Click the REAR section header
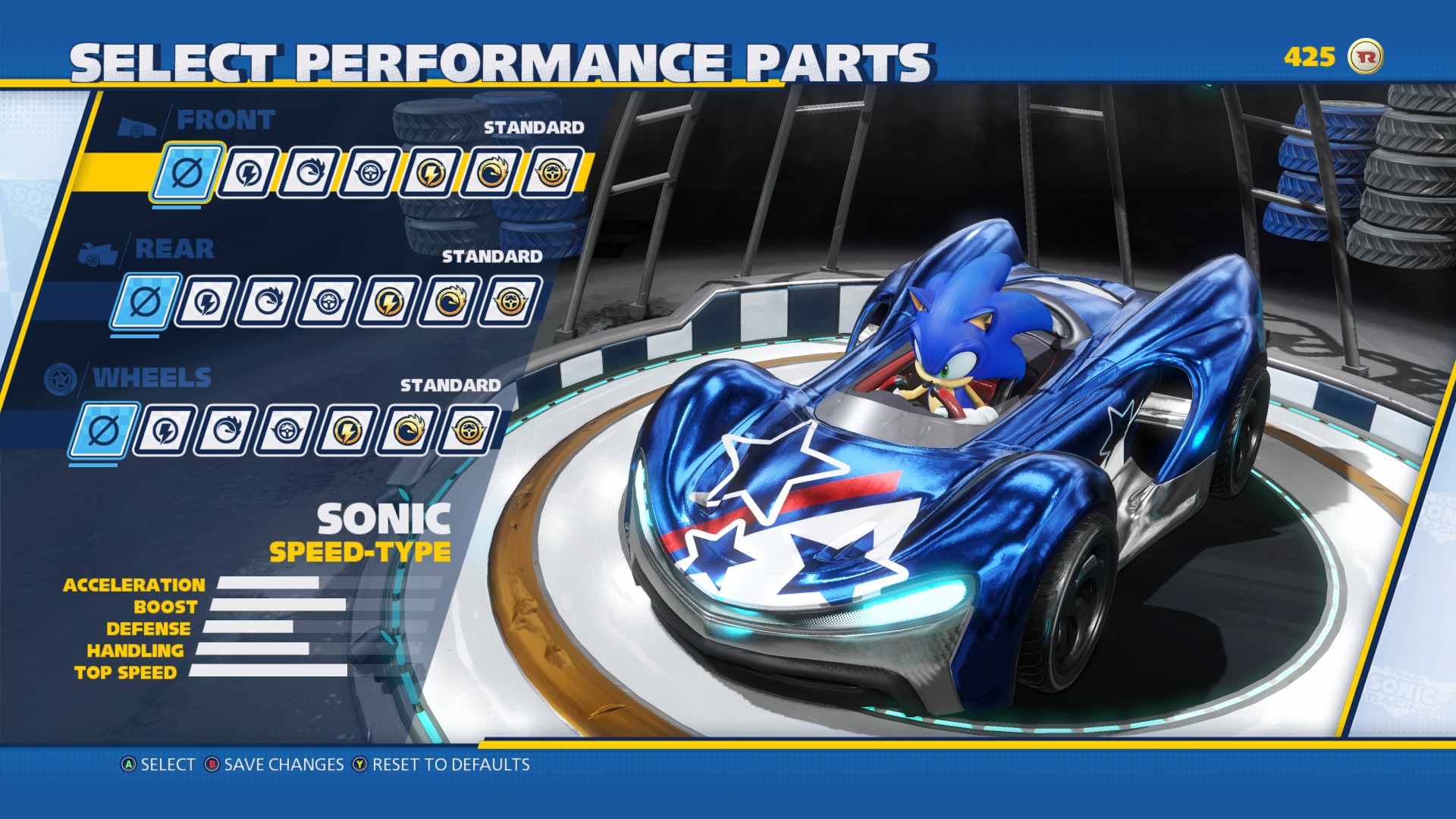The image size is (1456, 819). 175,249
